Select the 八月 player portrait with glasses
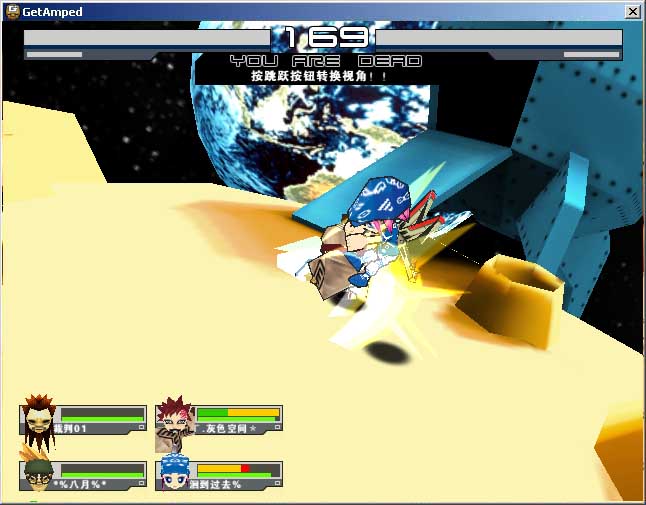This screenshot has height=505, width=646. click(39, 474)
